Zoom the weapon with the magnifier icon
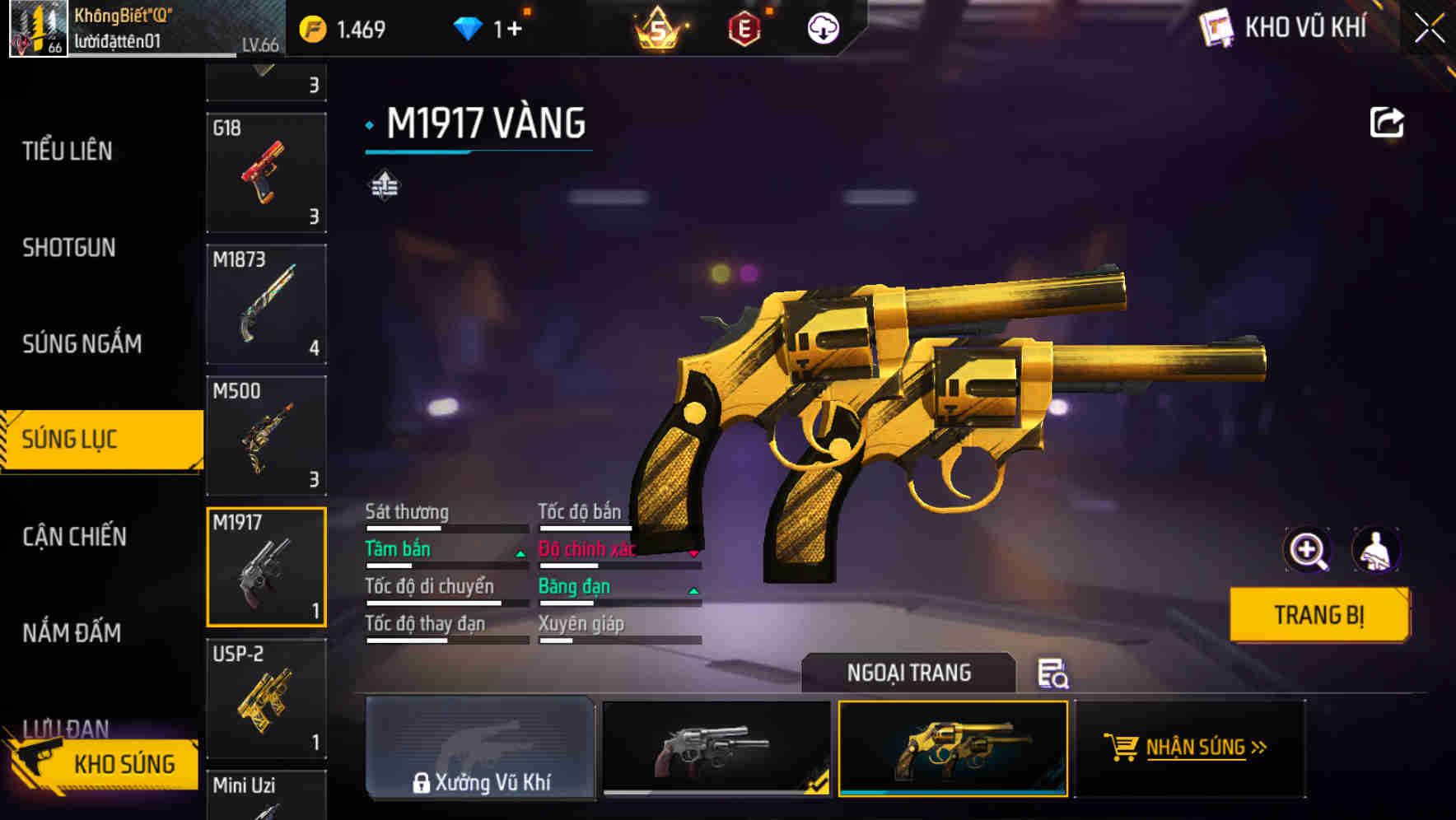The image size is (1456, 820). pyautogui.click(x=1306, y=549)
